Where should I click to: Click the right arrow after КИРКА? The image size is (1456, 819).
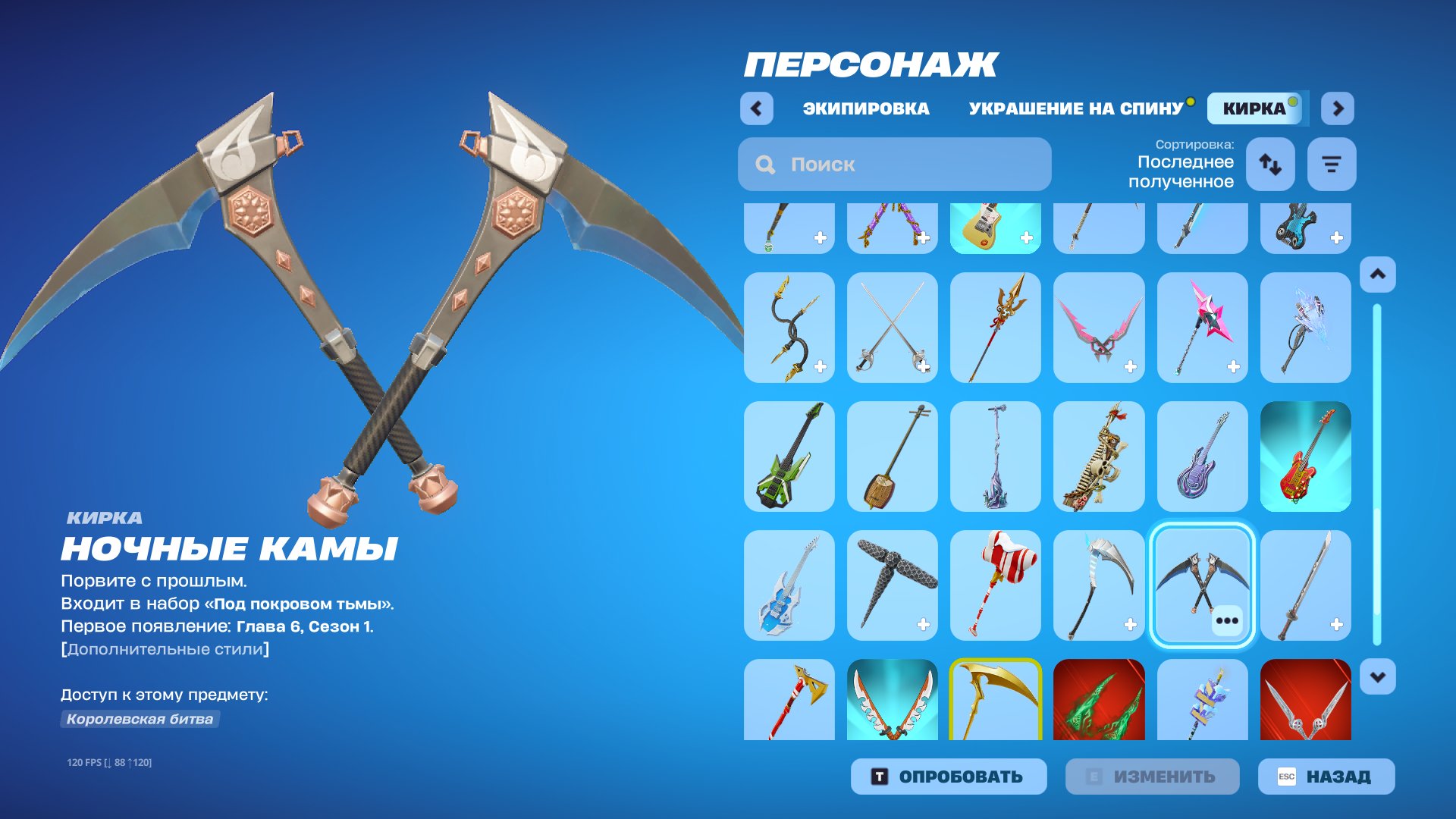1338,108
